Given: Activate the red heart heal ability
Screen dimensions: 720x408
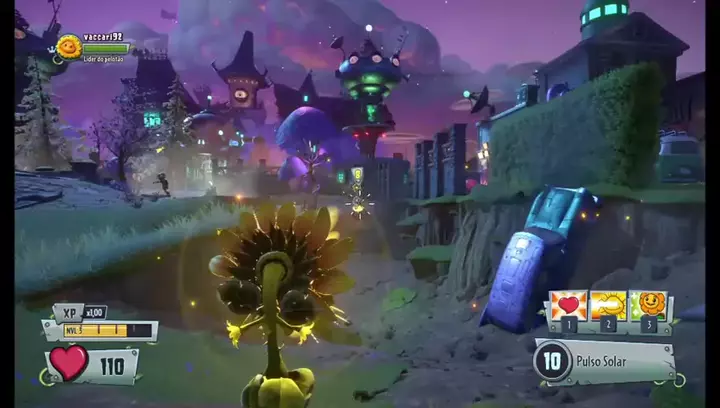Looking at the screenshot, I should [x=568, y=305].
